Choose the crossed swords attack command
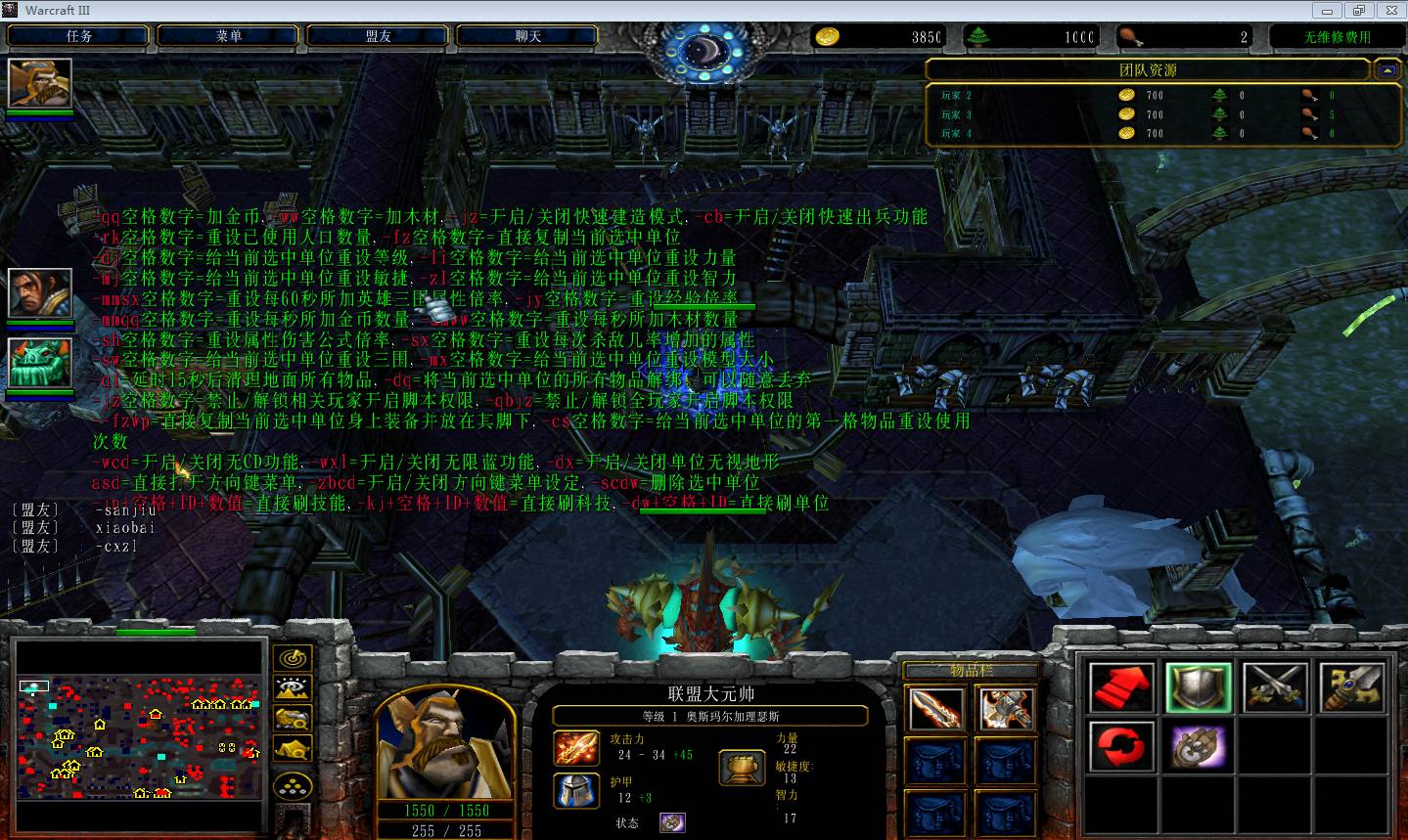 point(1276,686)
